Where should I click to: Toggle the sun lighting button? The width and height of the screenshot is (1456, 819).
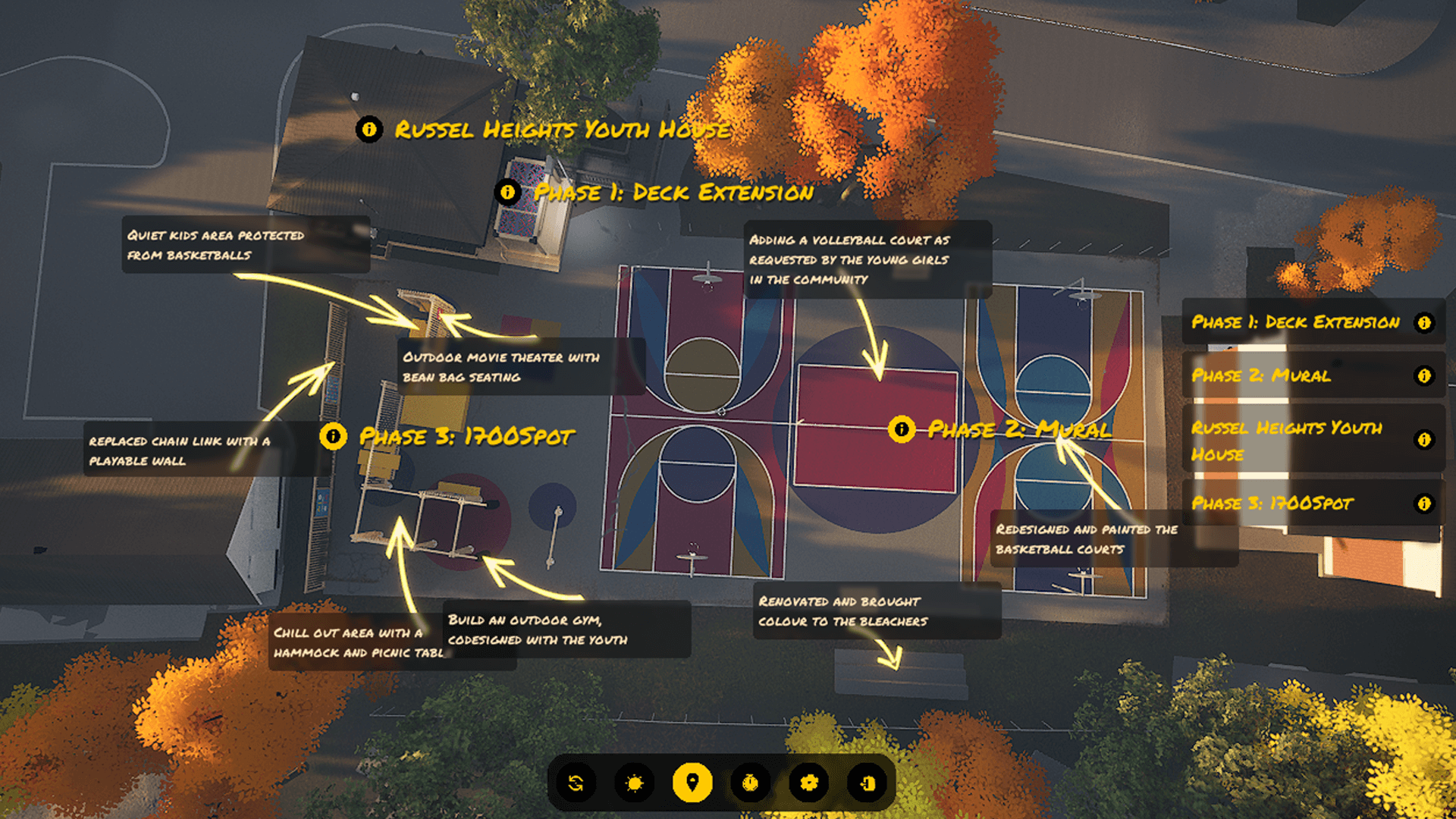[634, 783]
